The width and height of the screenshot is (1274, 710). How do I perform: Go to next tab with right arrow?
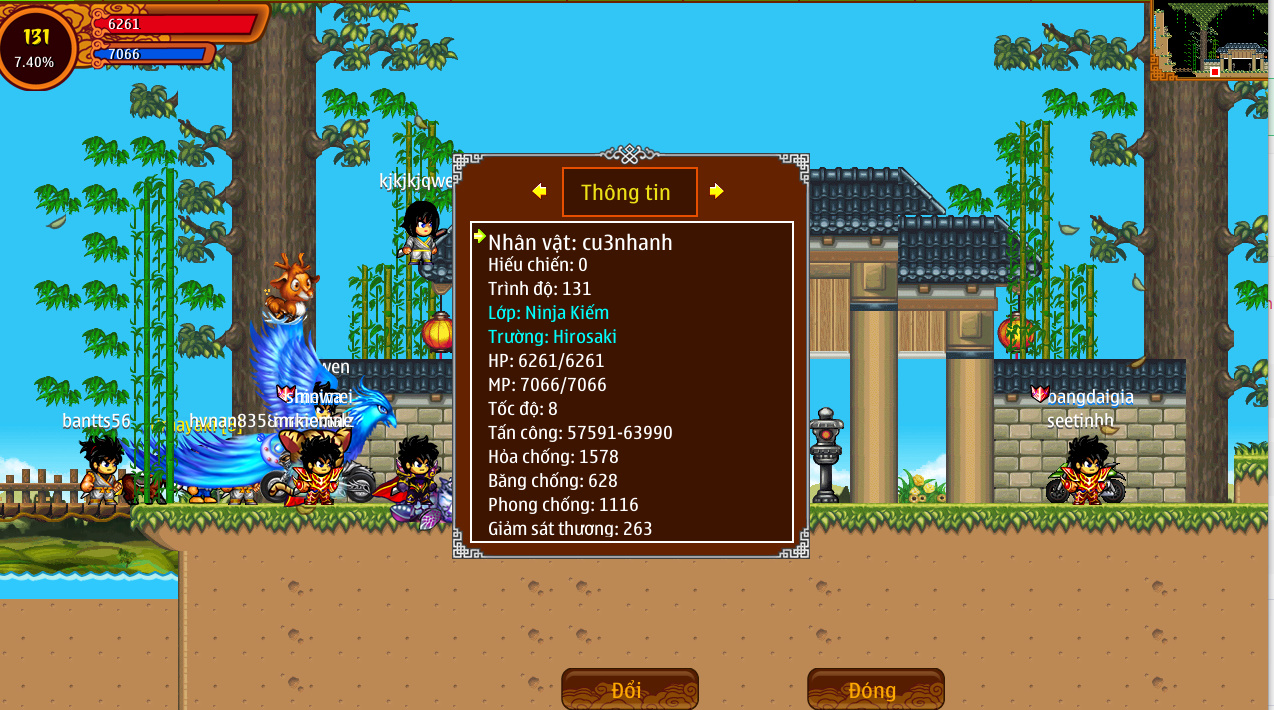(716, 191)
